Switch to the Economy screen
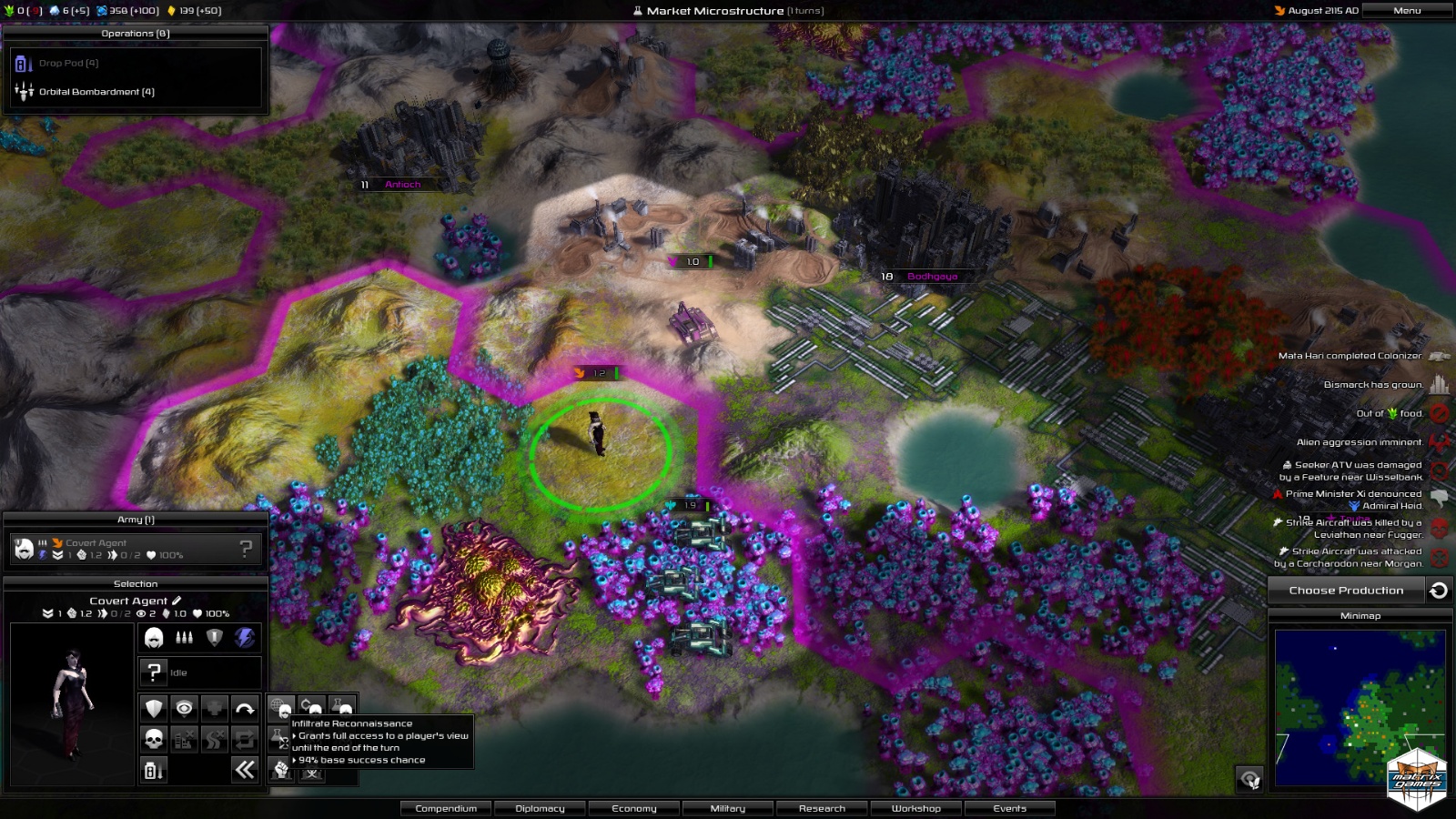Viewport: 1456px width, 819px height. pos(634,808)
